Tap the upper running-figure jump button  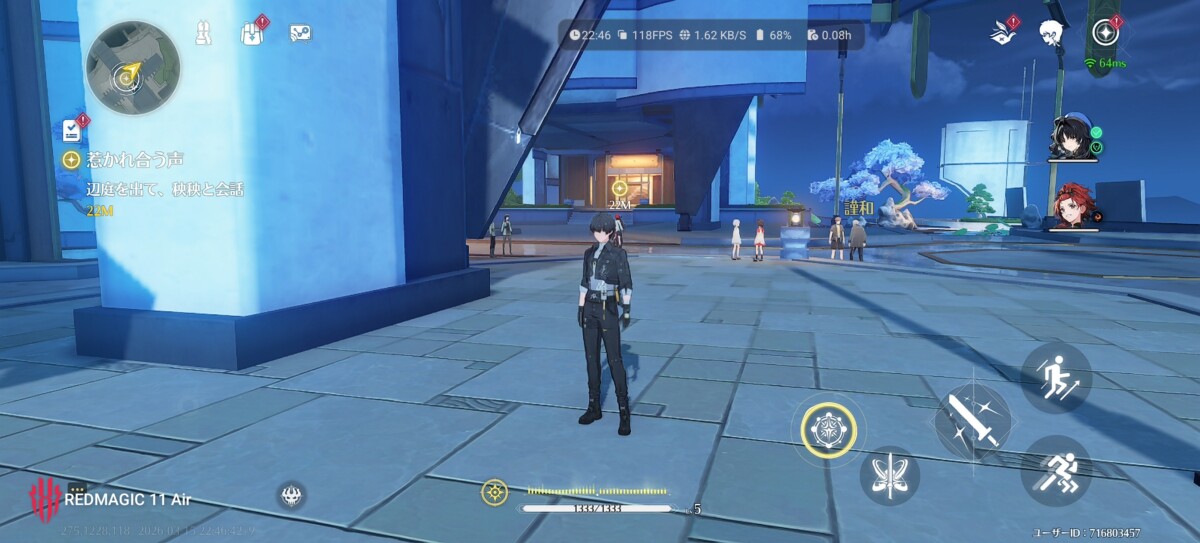click(x=1055, y=377)
